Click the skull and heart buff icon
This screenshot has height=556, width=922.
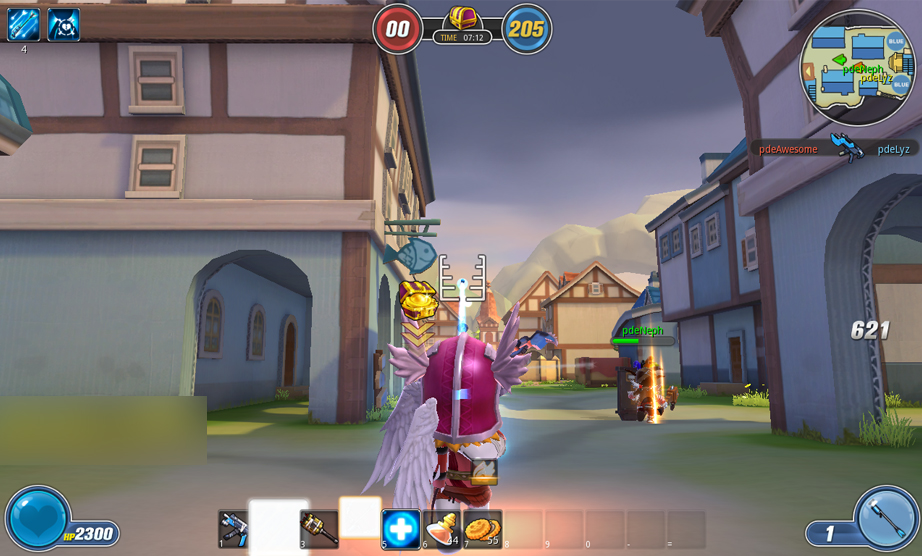(x=64, y=24)
